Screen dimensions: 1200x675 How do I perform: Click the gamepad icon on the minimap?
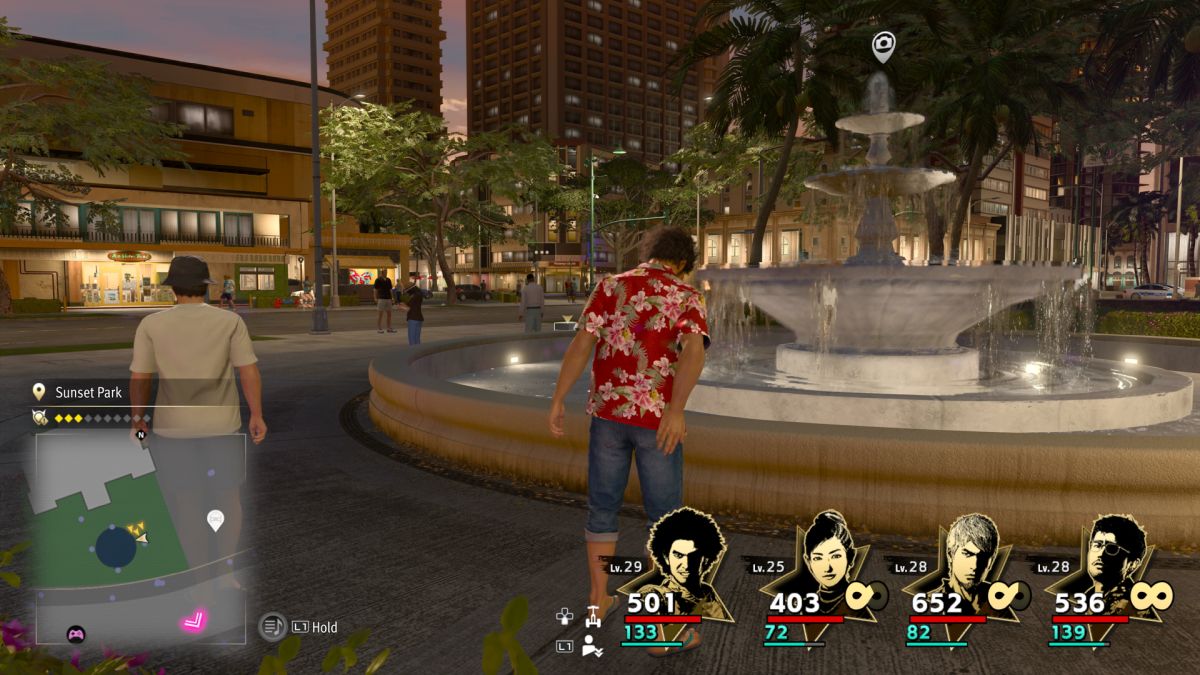75,633
